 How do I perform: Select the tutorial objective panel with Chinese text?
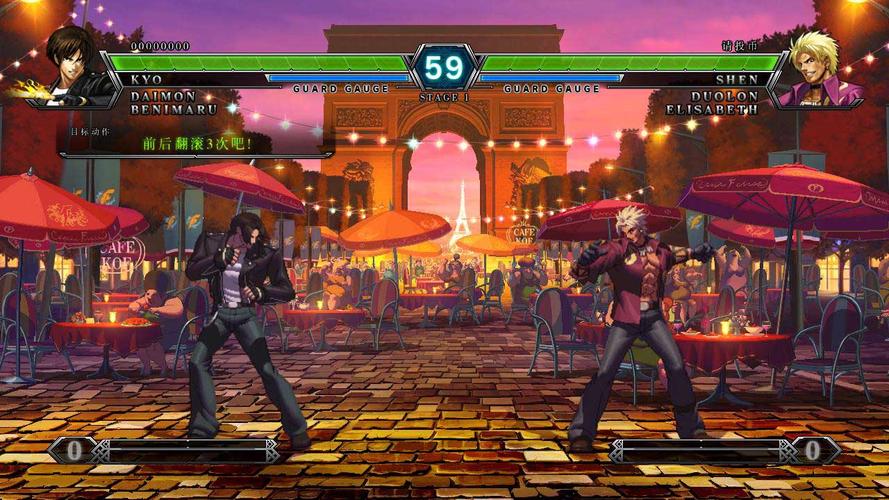click(x=196, y=140)
